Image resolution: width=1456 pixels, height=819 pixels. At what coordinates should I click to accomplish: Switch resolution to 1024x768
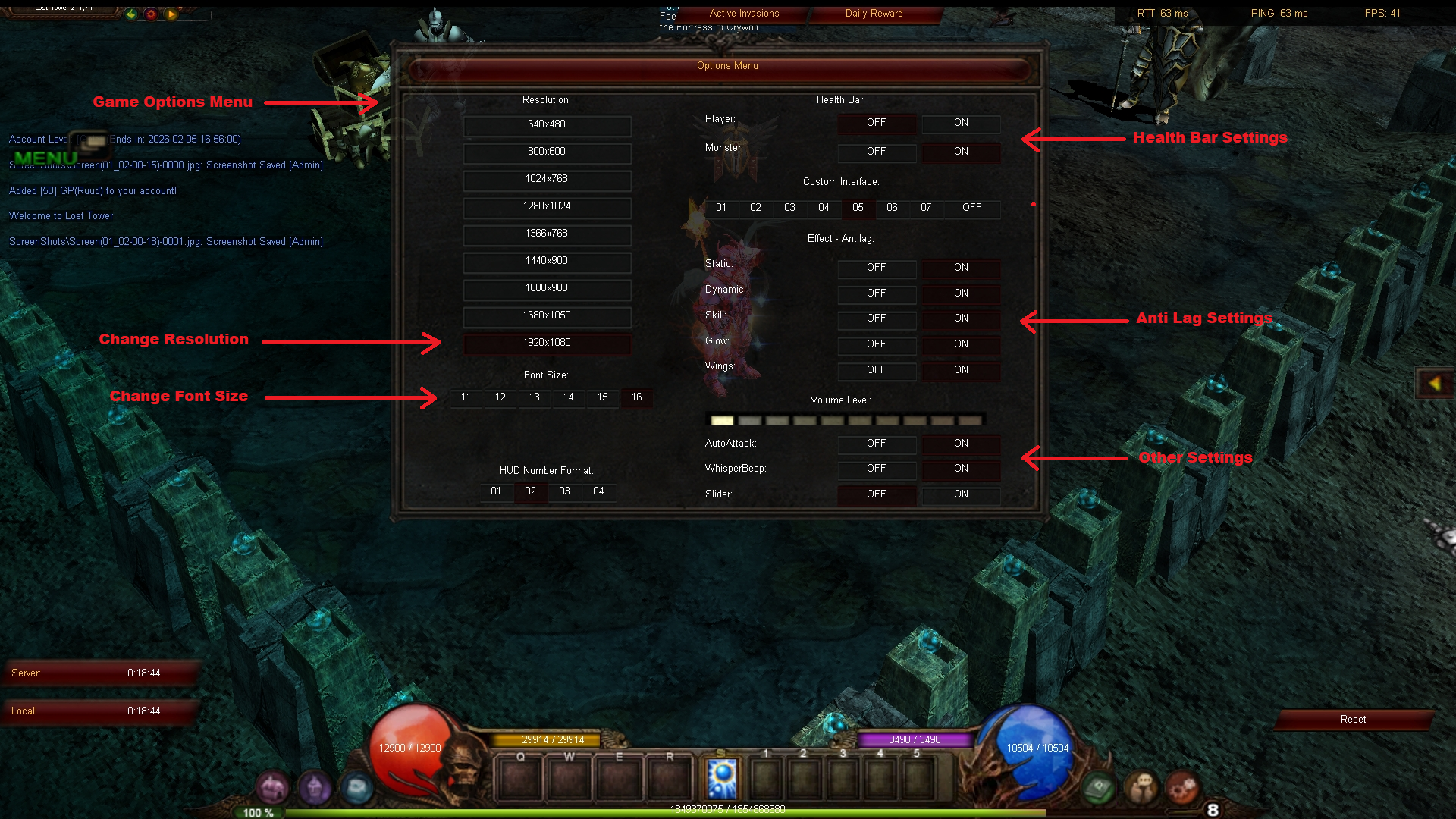pyautogui.click(x=548, y=180)
